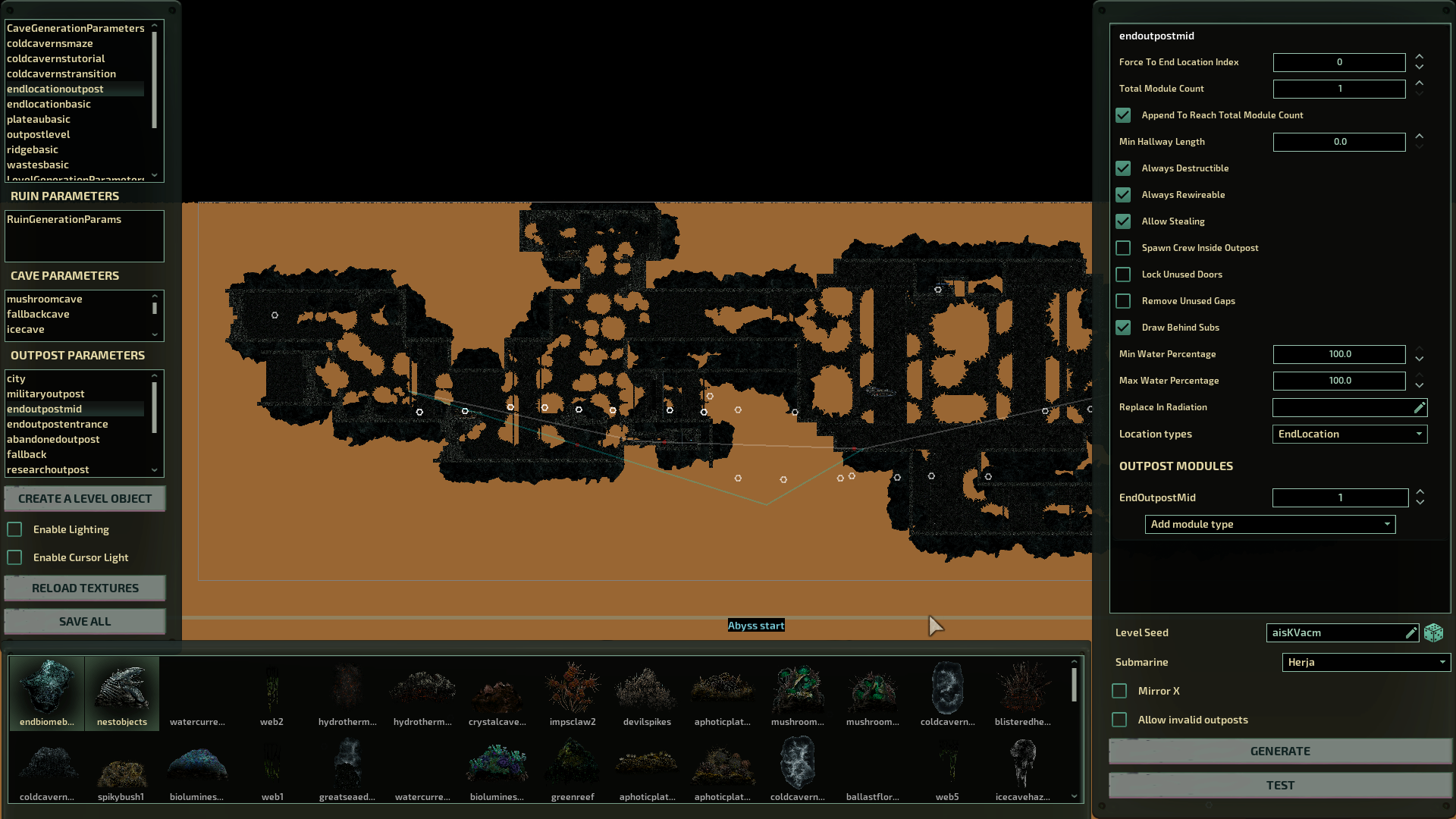Select the nestobjects prefab icon
1456x819 pixels.
(x=121, y=690)
